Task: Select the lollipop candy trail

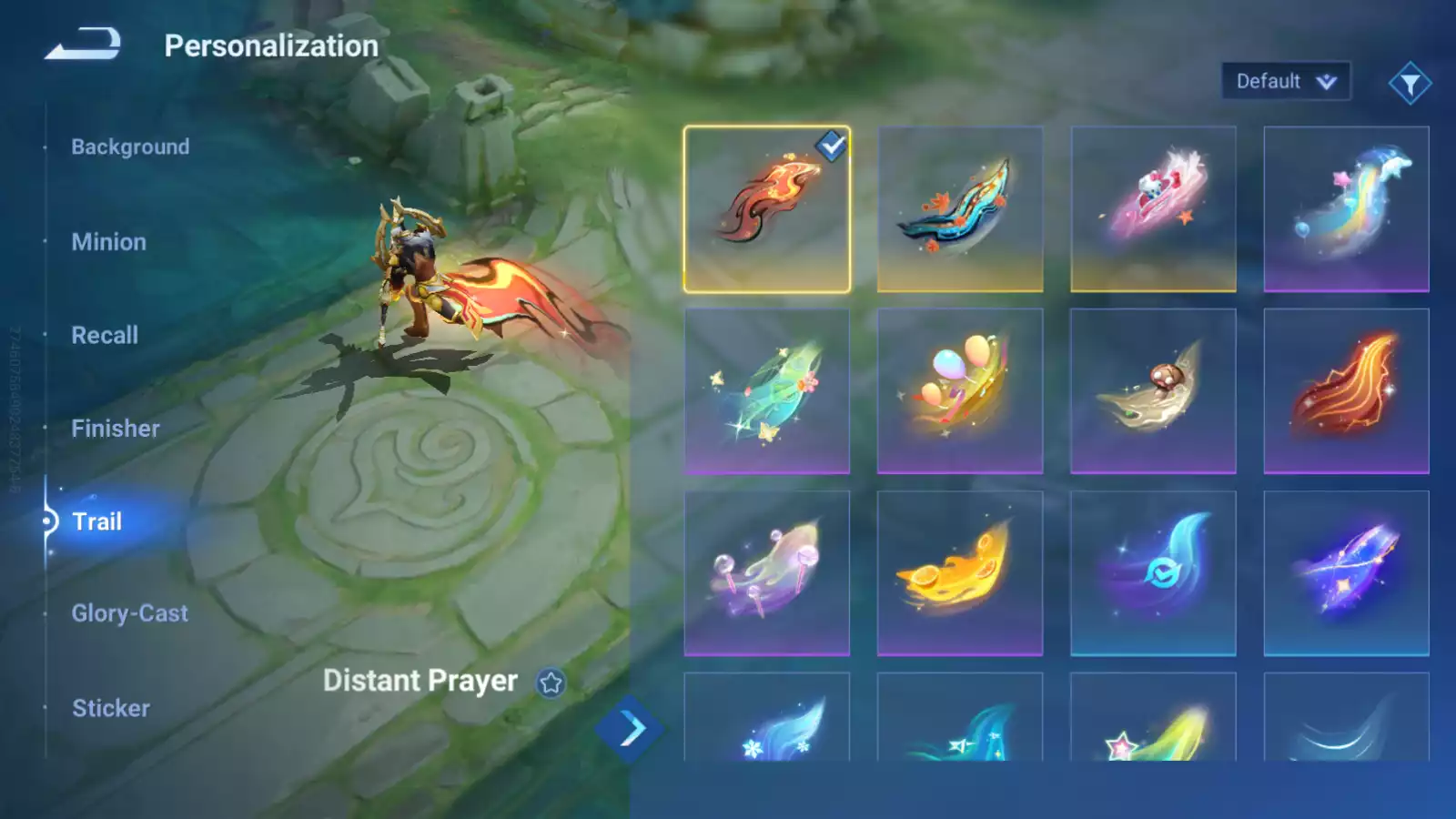Action: tap(767, 573)
